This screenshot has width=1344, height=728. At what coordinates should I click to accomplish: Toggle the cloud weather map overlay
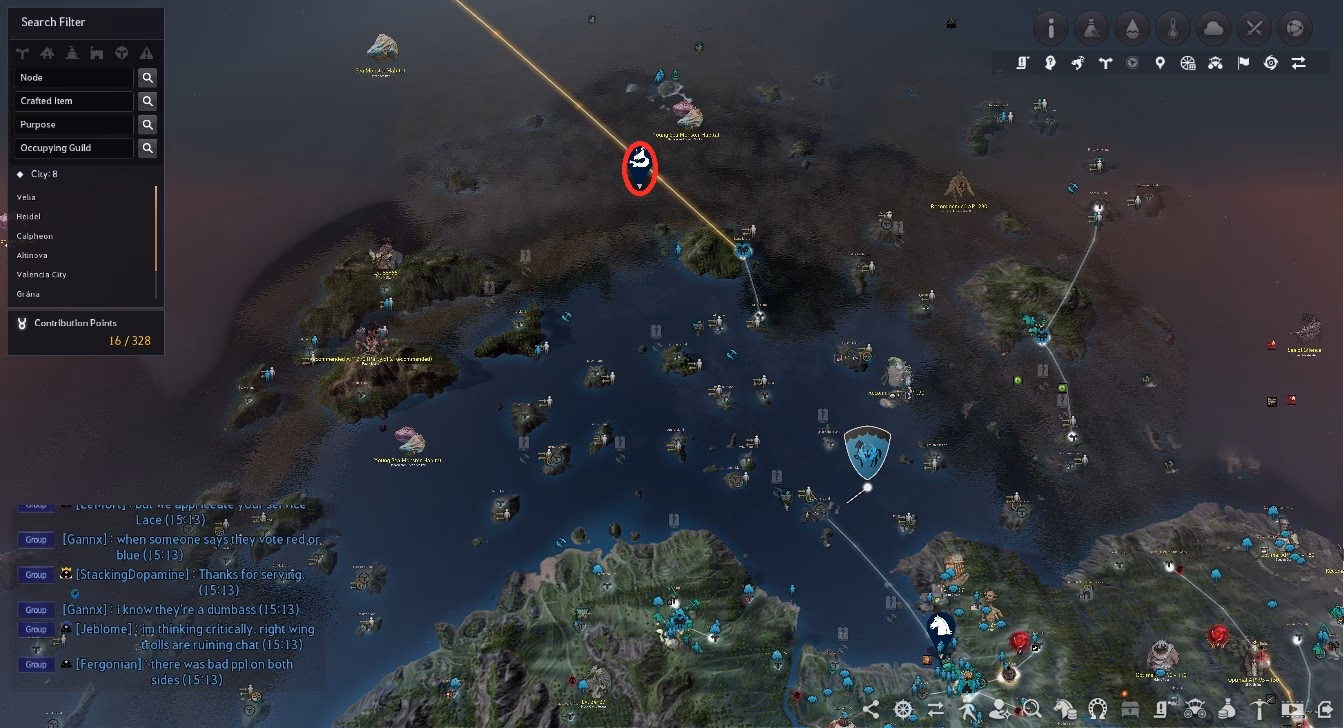1214,28
